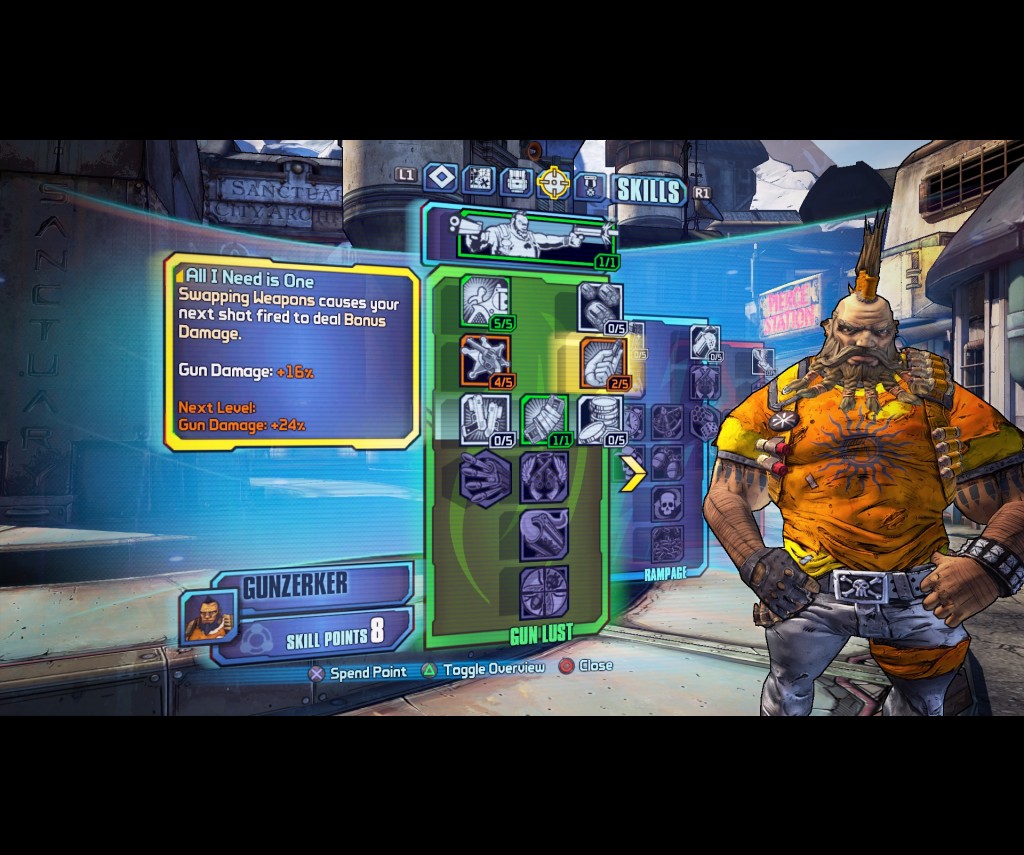The image size is (1024, 855).
Task: Open the backpack Inventory tab
Action: 515,181
